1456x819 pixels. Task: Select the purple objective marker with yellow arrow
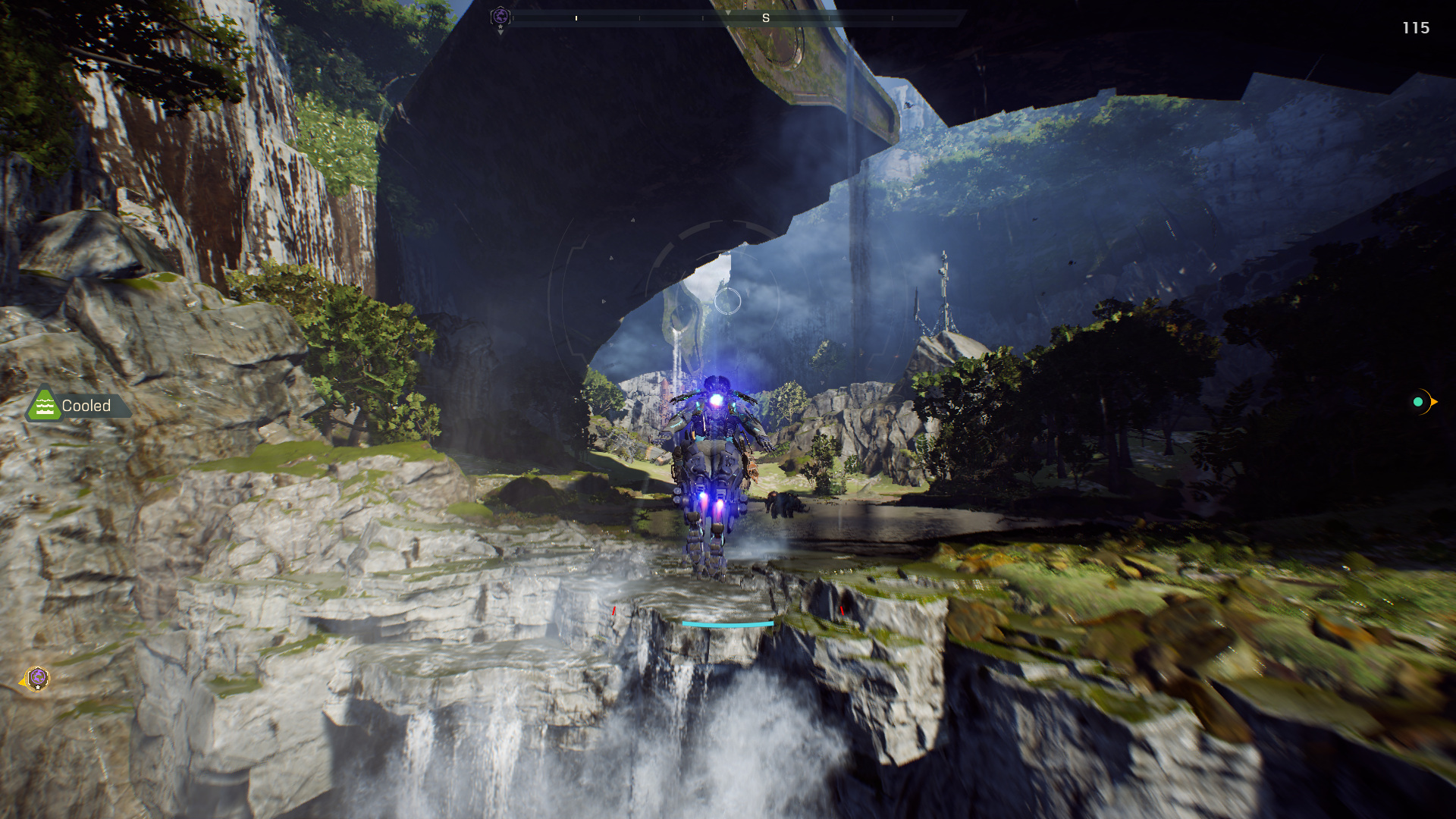(37, 679)
